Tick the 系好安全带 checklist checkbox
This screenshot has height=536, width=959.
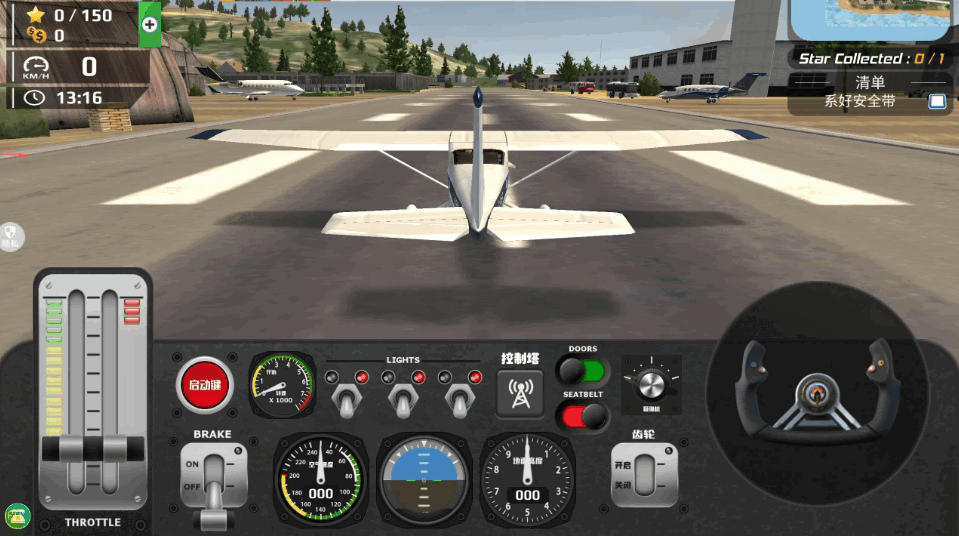coord(937,101)
